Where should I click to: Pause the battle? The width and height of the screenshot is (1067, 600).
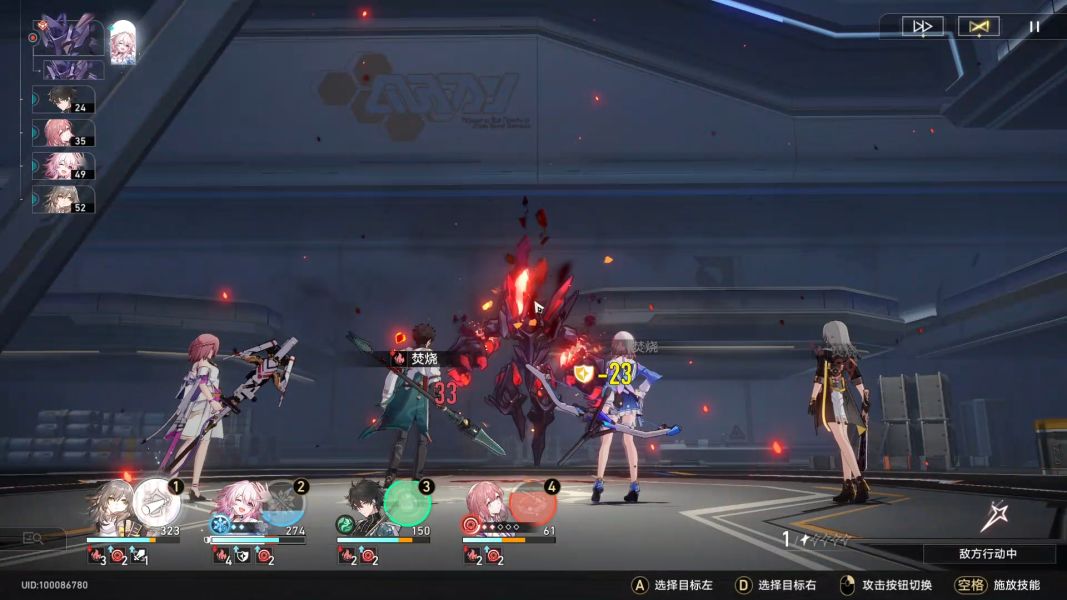coord(1034,27)
